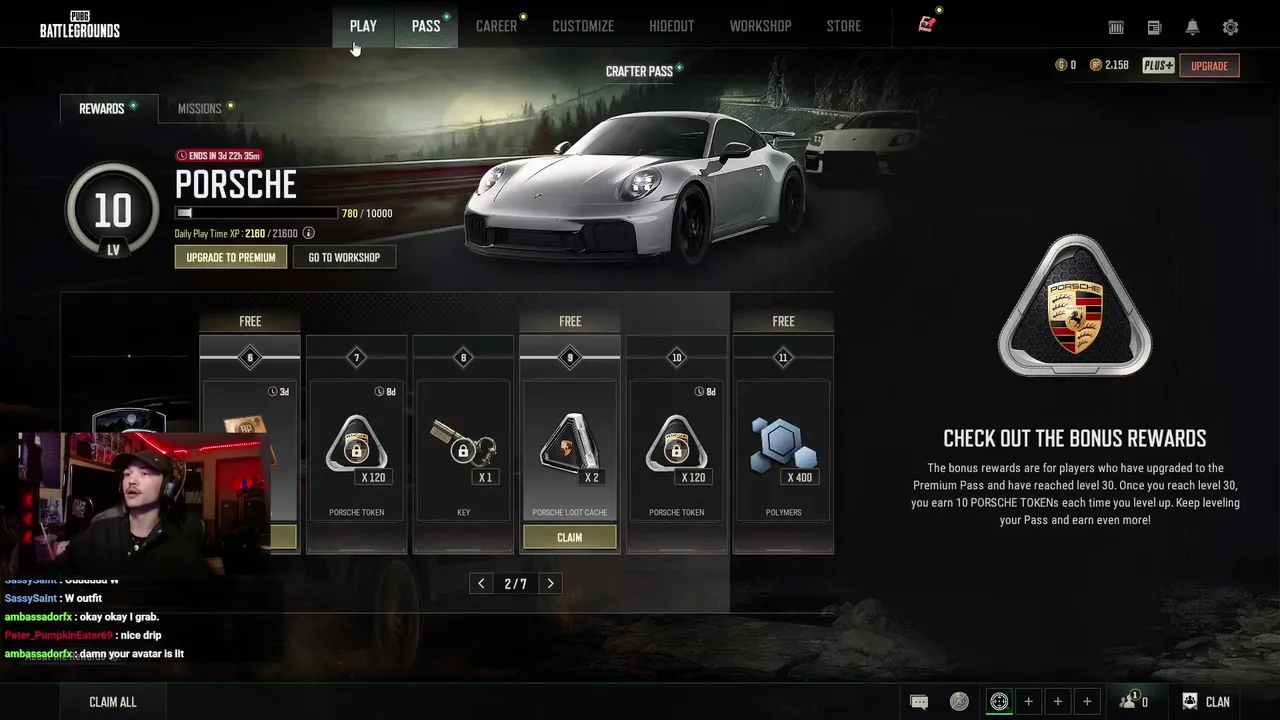Open the CLAN panel
The height and width of the screenshot is (720, 1280).
[1206, 702]
